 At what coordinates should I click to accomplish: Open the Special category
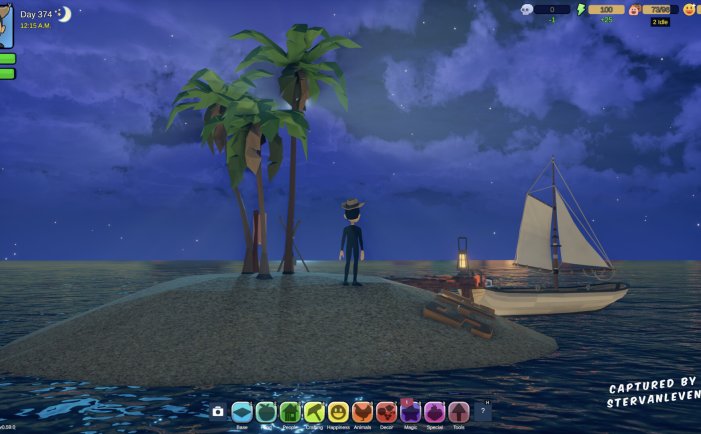coord(434,412)
